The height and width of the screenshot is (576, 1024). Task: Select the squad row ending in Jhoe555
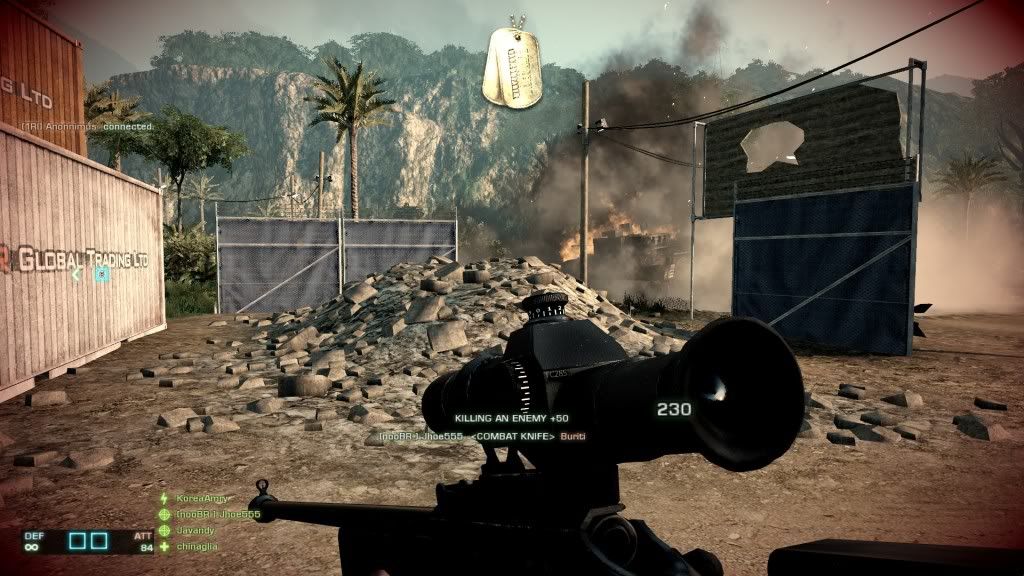pyautogui.click(x=217, y=514)
